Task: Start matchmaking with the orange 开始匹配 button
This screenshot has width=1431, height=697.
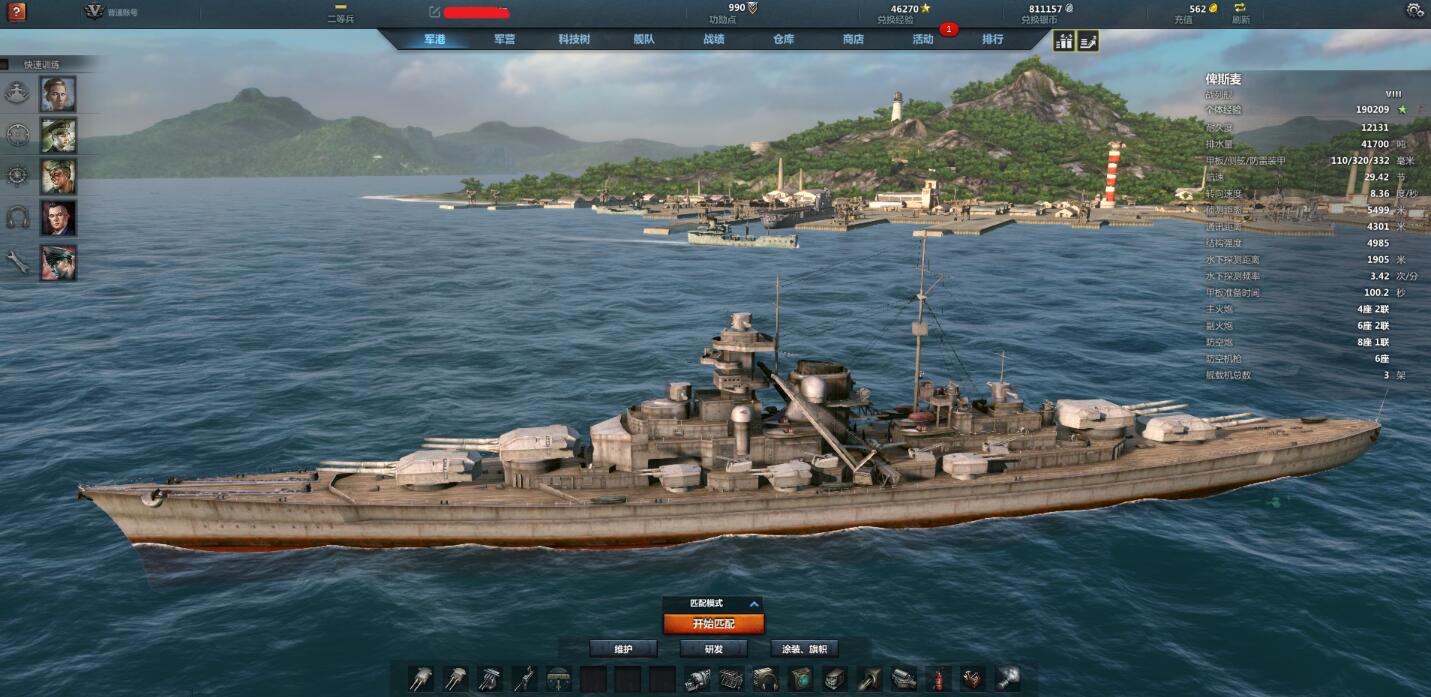Action: (713, 624)
